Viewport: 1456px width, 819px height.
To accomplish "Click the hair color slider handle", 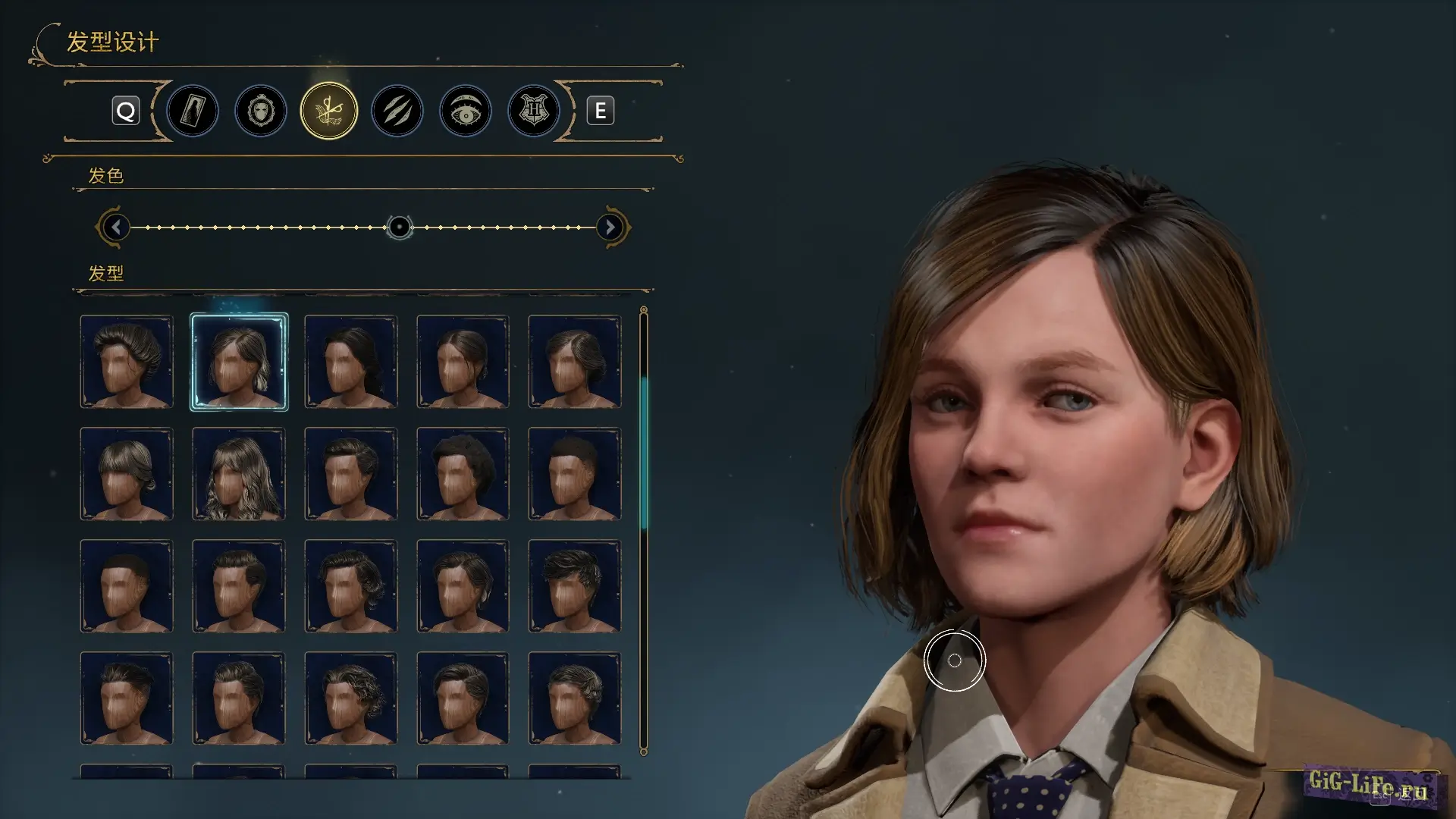I will click(x=399, y=227).
